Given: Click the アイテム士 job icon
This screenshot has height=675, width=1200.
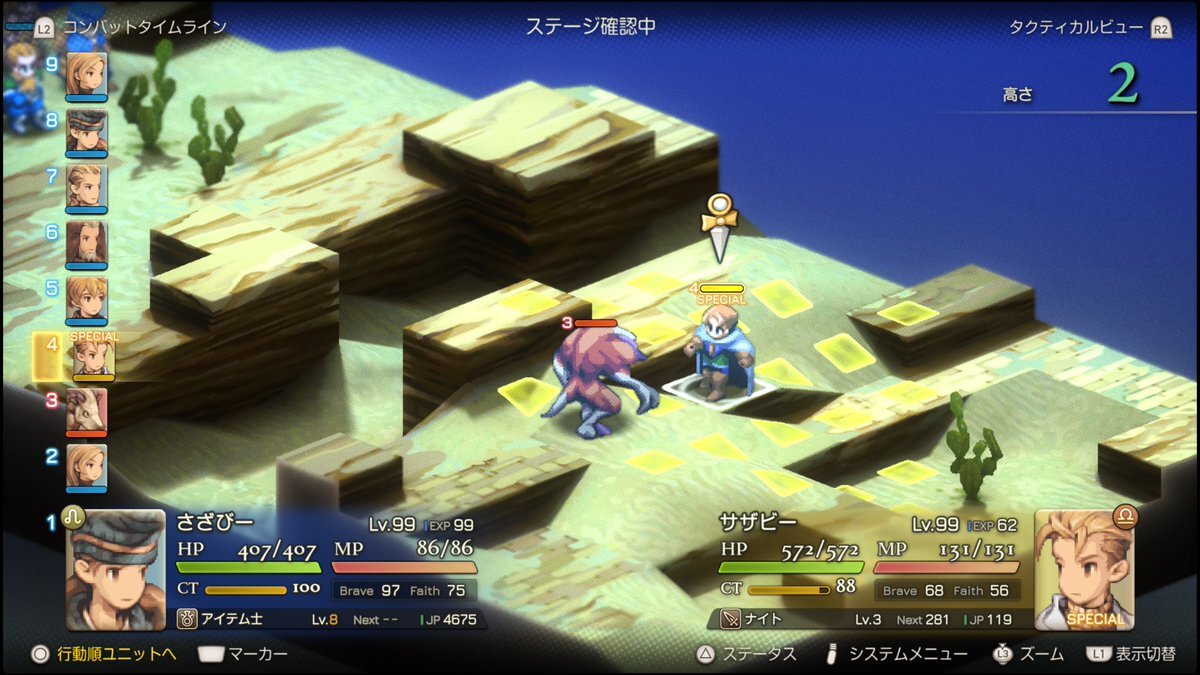Looking at the screenshot, I should click(187, 619).
